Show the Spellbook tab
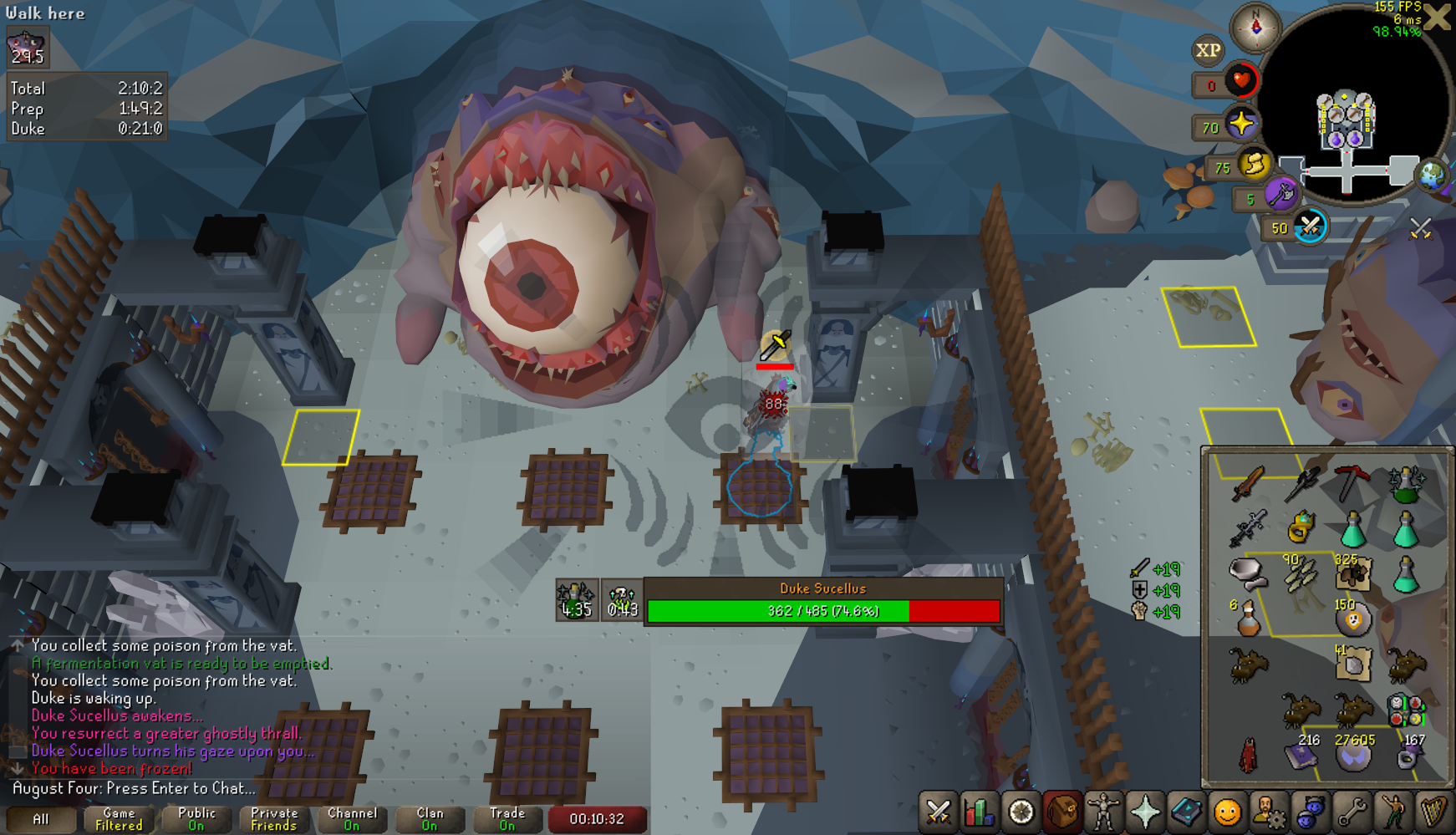 coord(1186,812)
